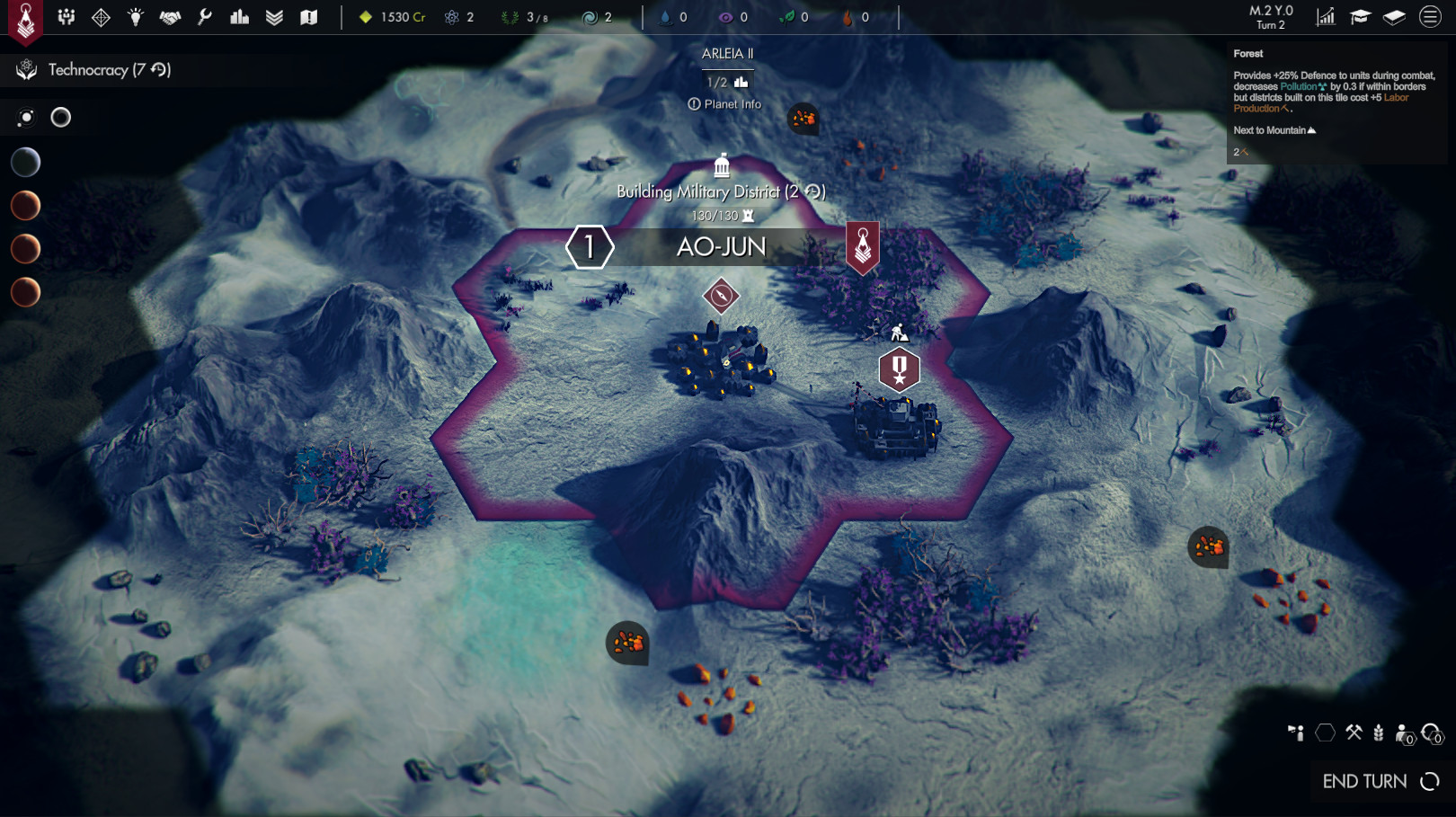Open the diplomacy handshake panel
The height and width of the screenshot is (817, 1456).
pos(169,15)
